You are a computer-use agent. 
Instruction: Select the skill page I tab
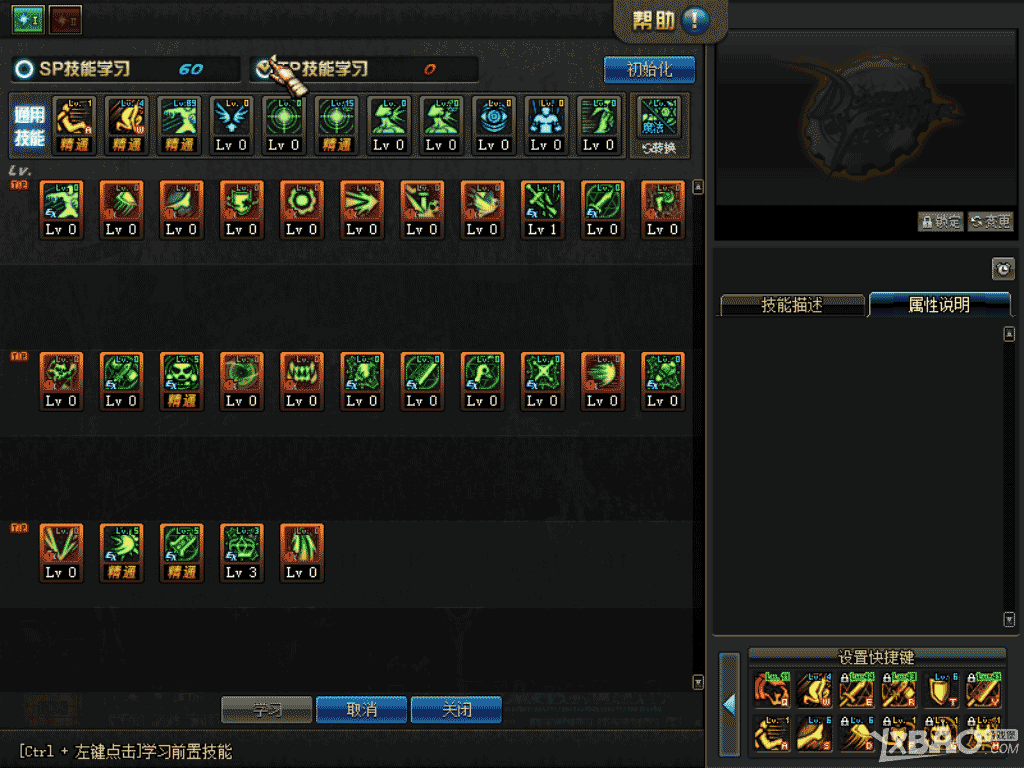pyautogui.click(x=27, y=18)
